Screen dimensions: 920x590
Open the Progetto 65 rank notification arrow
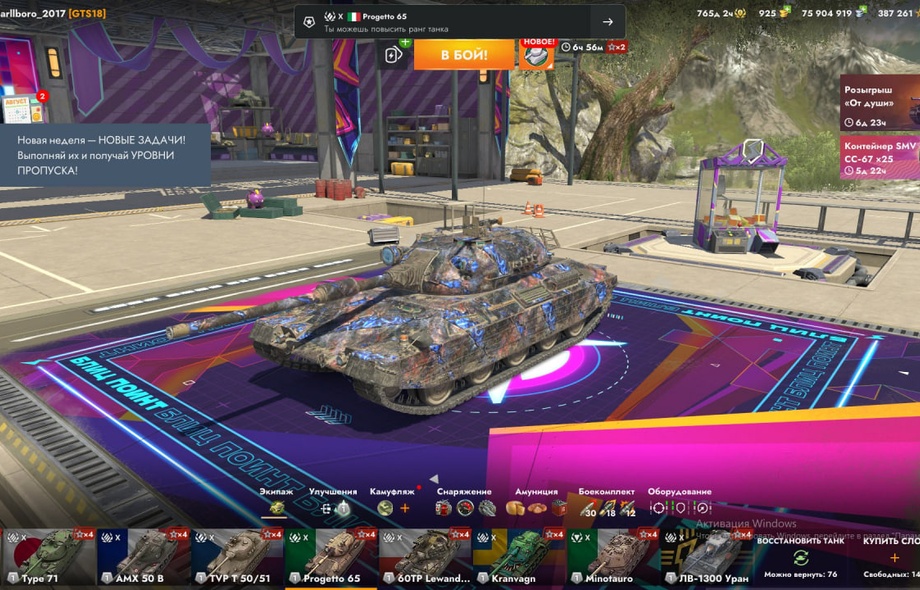tap(607, 22)
